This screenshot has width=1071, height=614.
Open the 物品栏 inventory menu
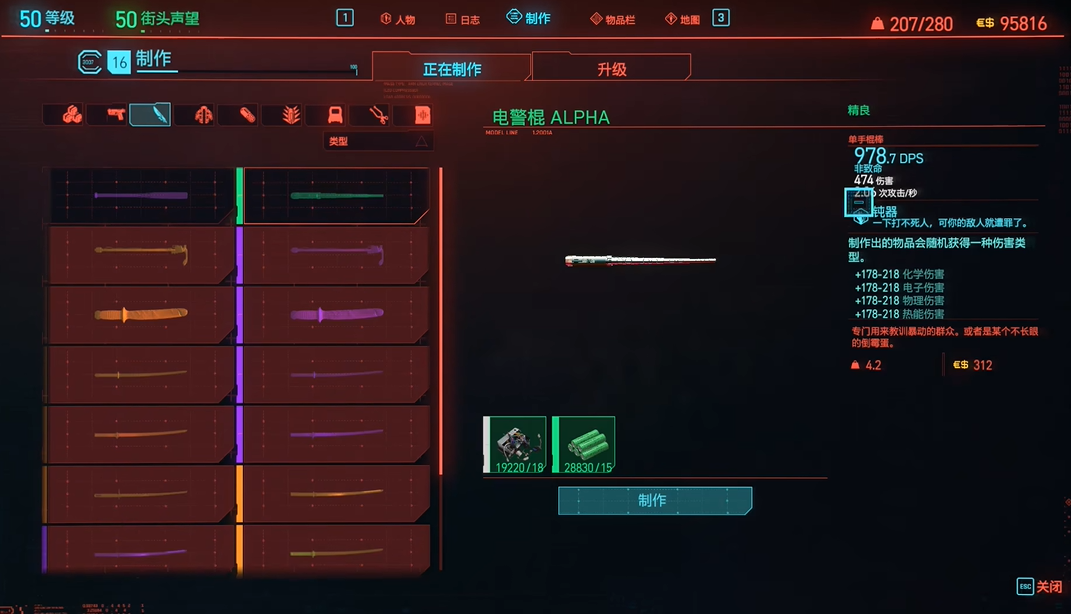[x=612, y=19]
